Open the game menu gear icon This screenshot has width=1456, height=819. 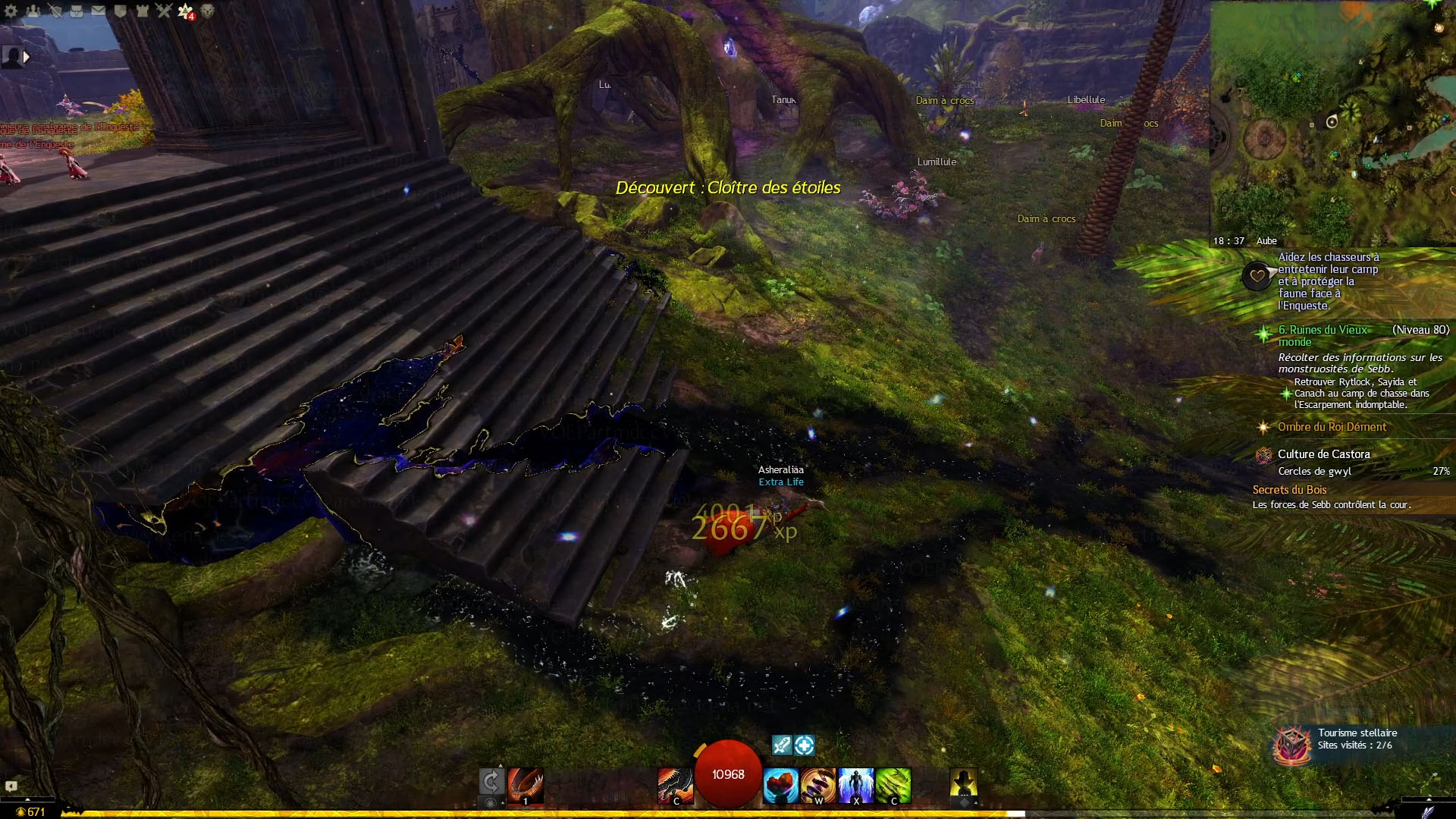11,11
